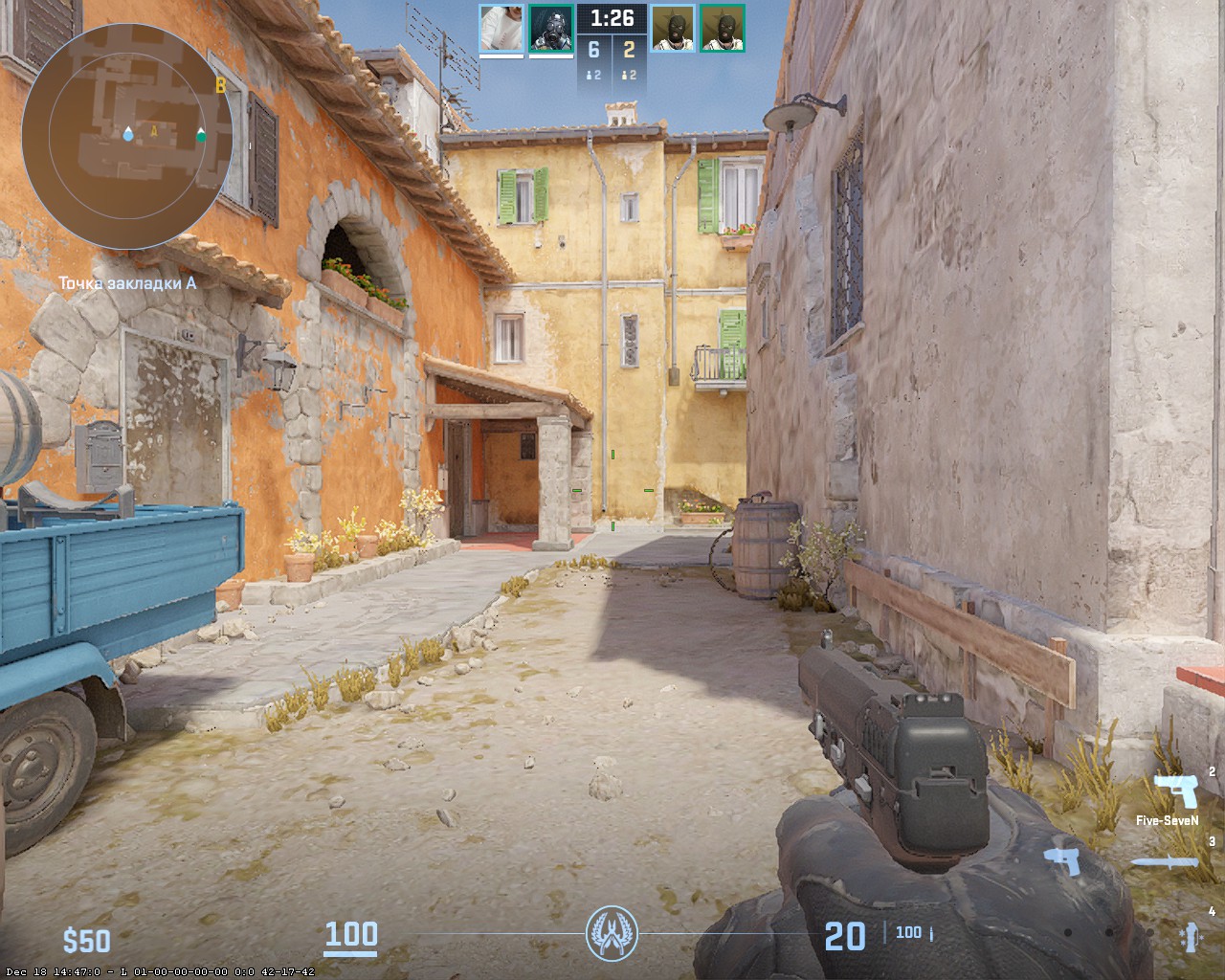This screenshot has width=1225, height=980.
Task: Select the knife icon in weapon slot 3
Action: click(1166, 862)
